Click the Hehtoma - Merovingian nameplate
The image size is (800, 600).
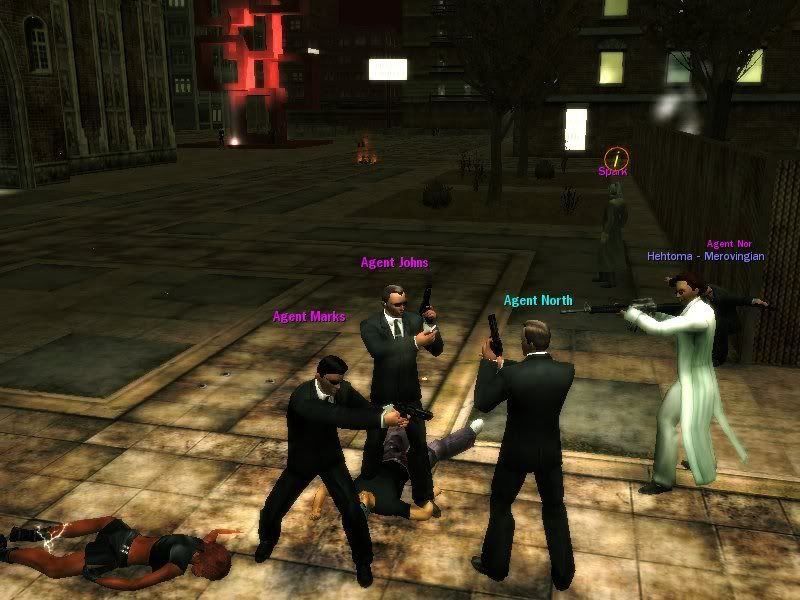(x=705, y=256)
